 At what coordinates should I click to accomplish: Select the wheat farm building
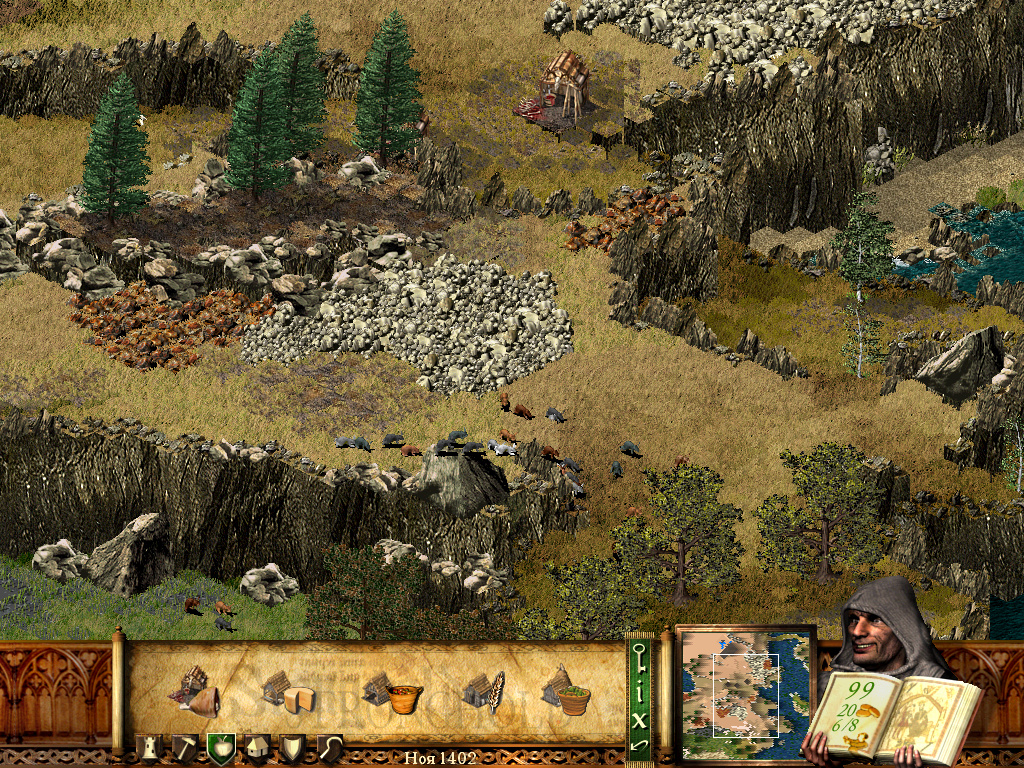484,691
